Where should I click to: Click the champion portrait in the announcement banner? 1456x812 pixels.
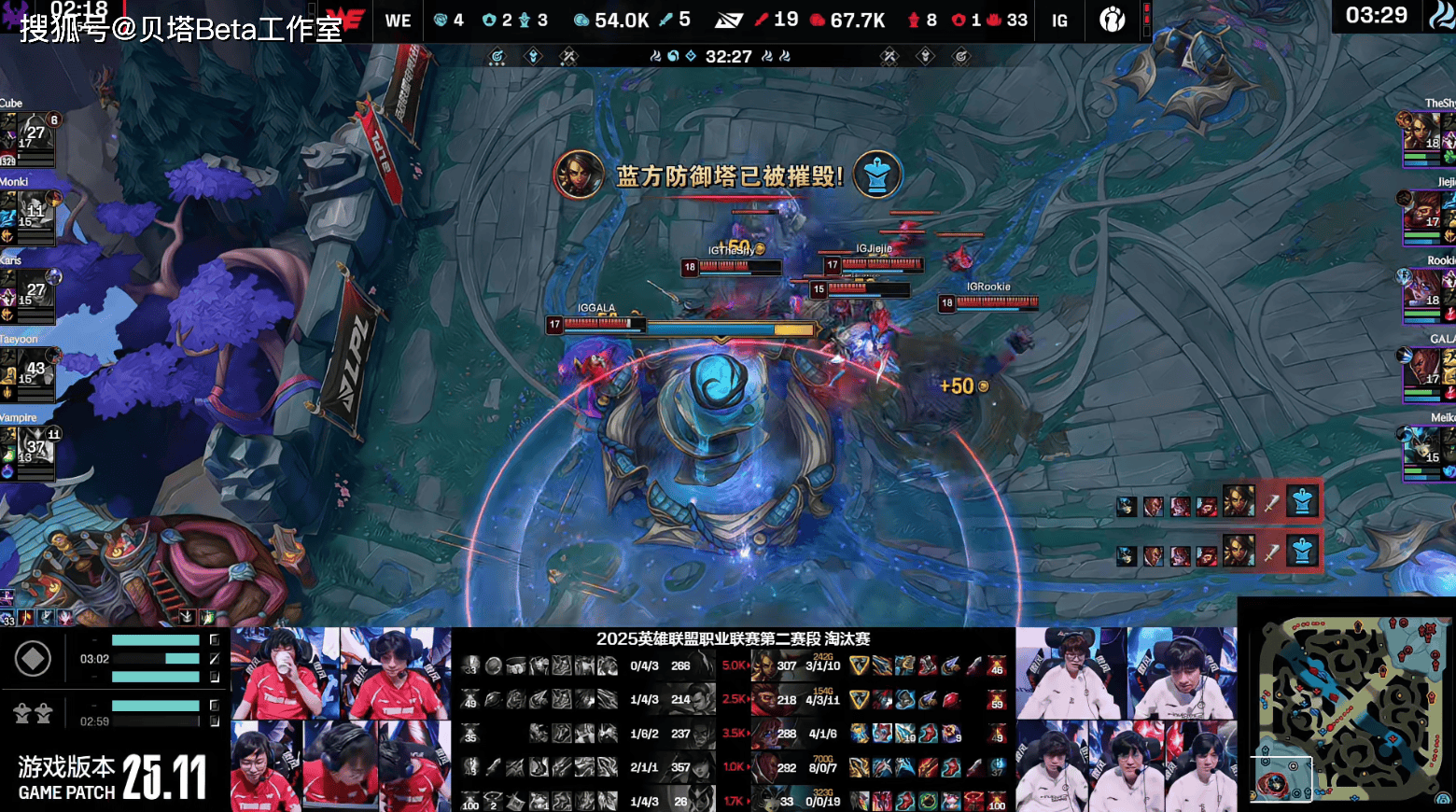[578, 175]
